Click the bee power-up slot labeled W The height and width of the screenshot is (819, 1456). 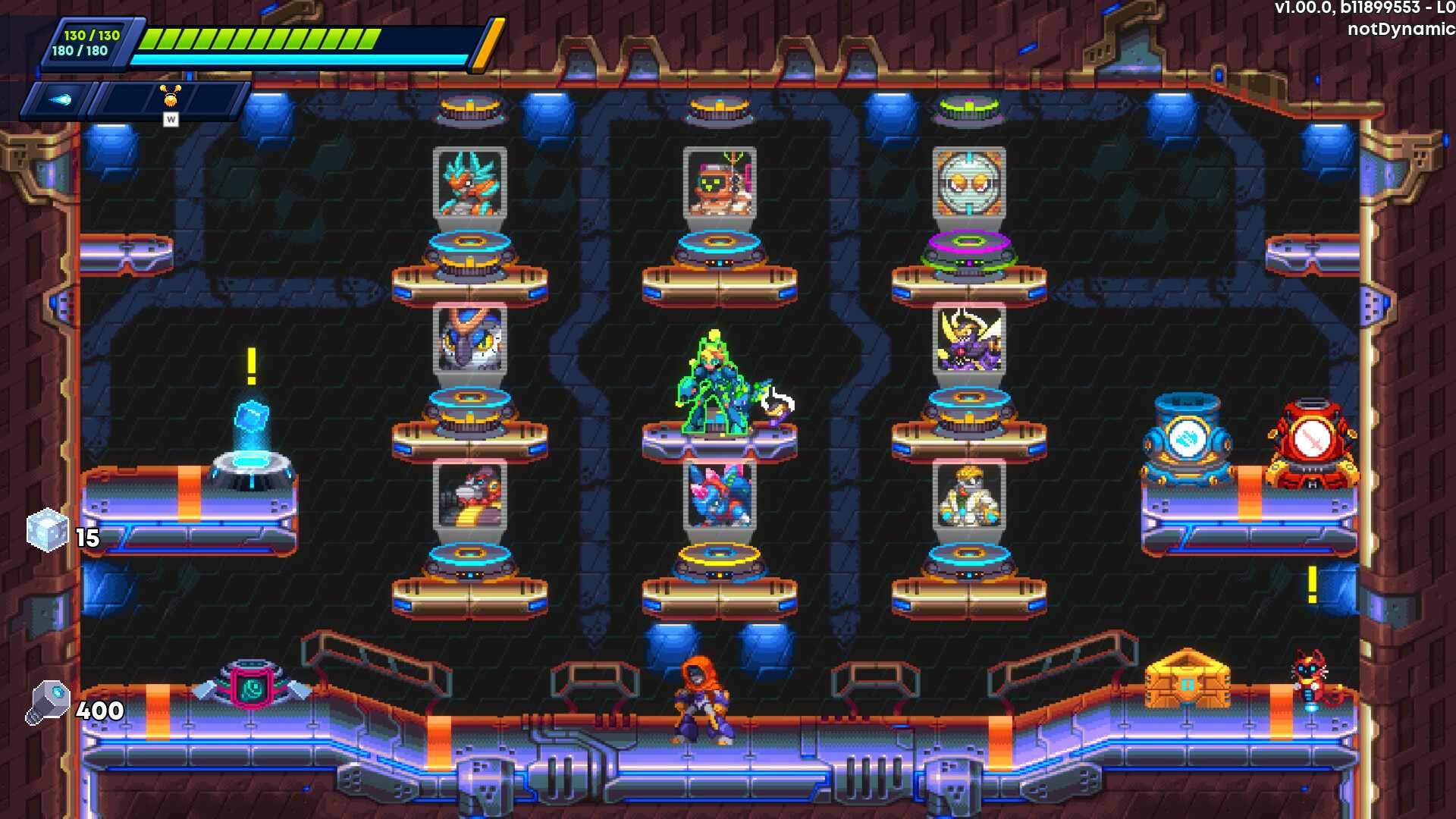pyautogui.click(x=171, y=99)
